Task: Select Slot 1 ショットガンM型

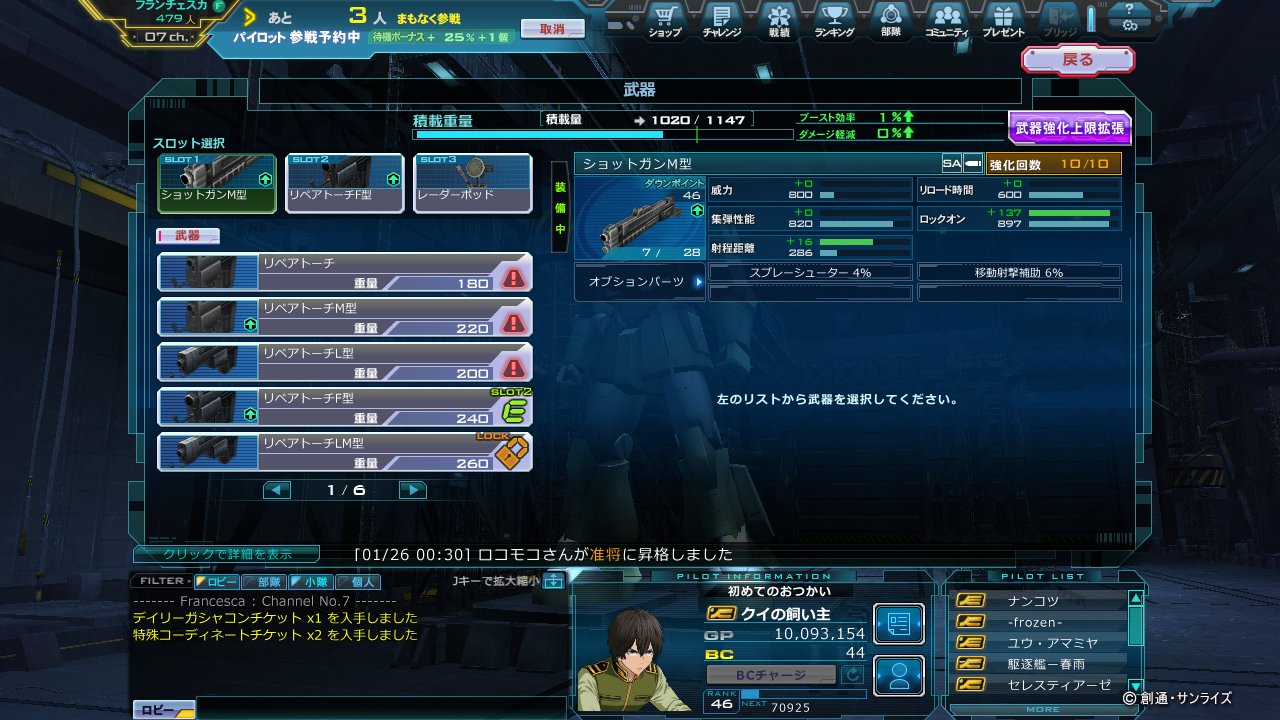Action: pos(217,183)
